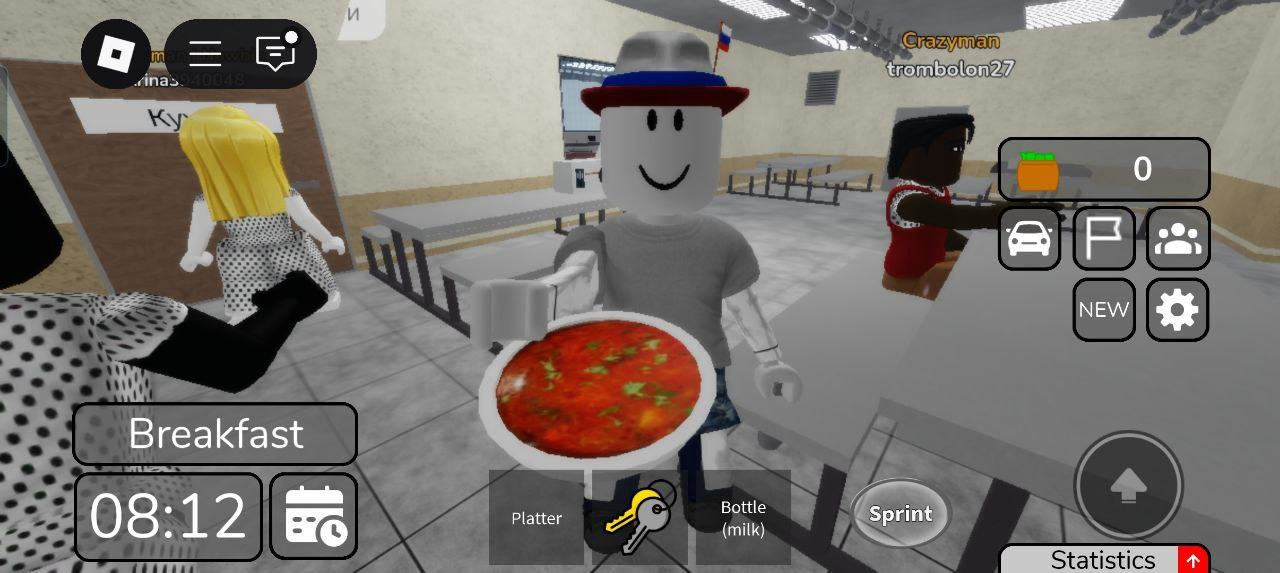Click the money bag currency display

click(1103, 170)
